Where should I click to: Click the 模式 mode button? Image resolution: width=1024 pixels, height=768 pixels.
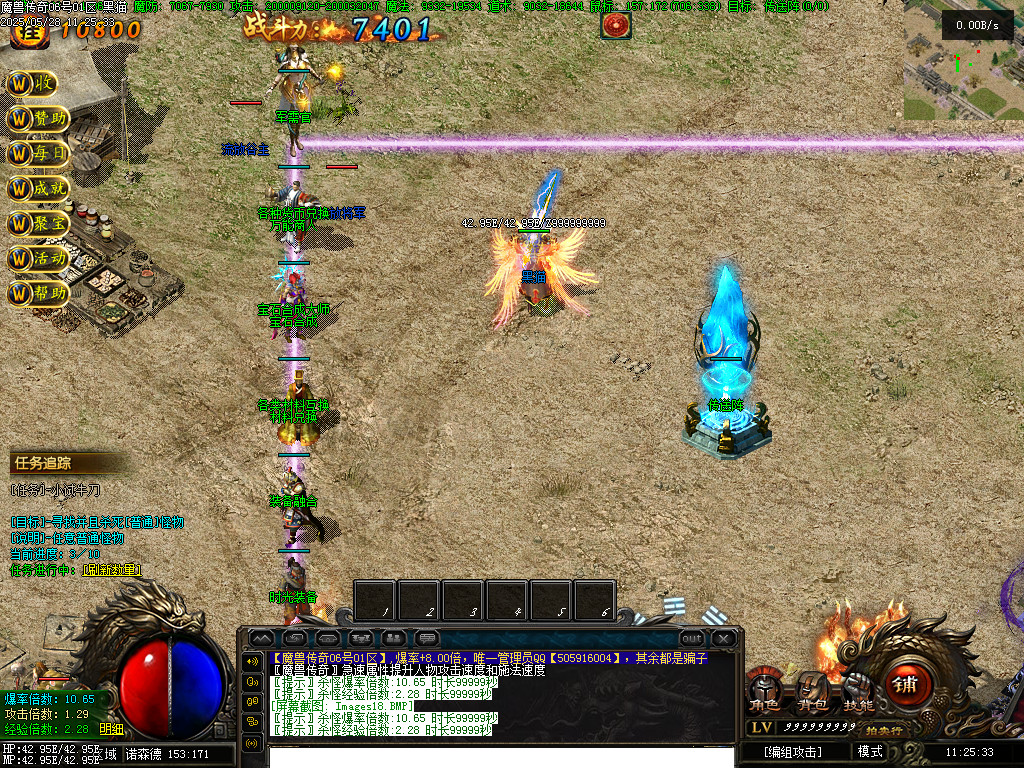(x=870, y=752)
